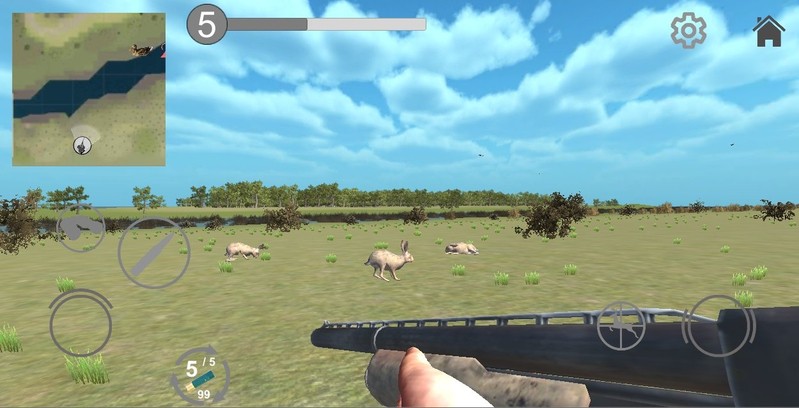The height and width of the screenshot is (408, 799).
Task: Open the settings gear menu
Action: [x=688, y=31]
